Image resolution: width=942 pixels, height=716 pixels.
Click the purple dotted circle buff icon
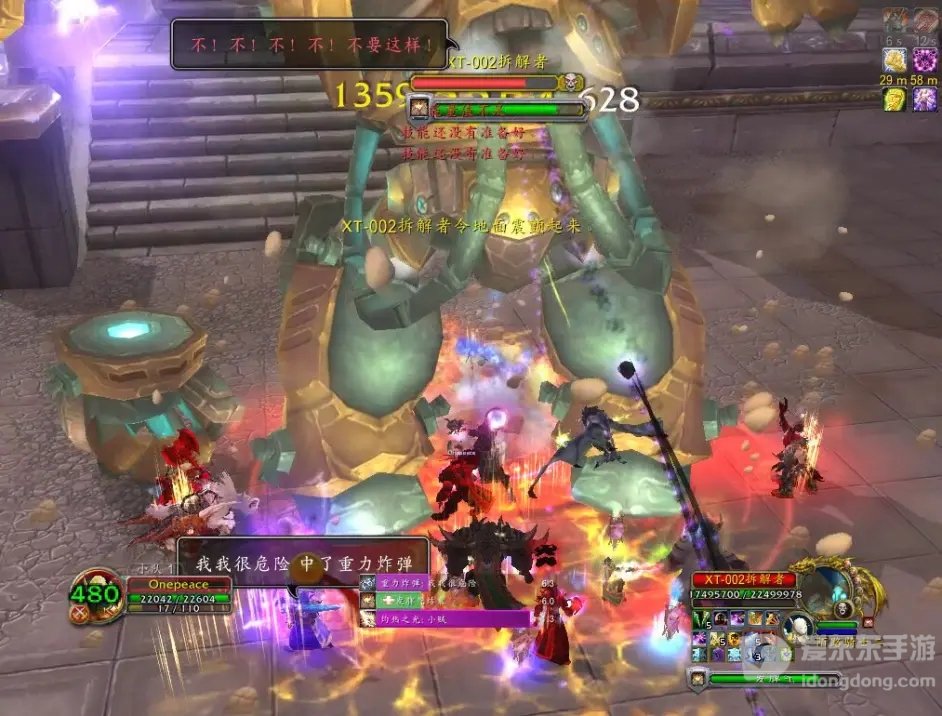point(925,60)
